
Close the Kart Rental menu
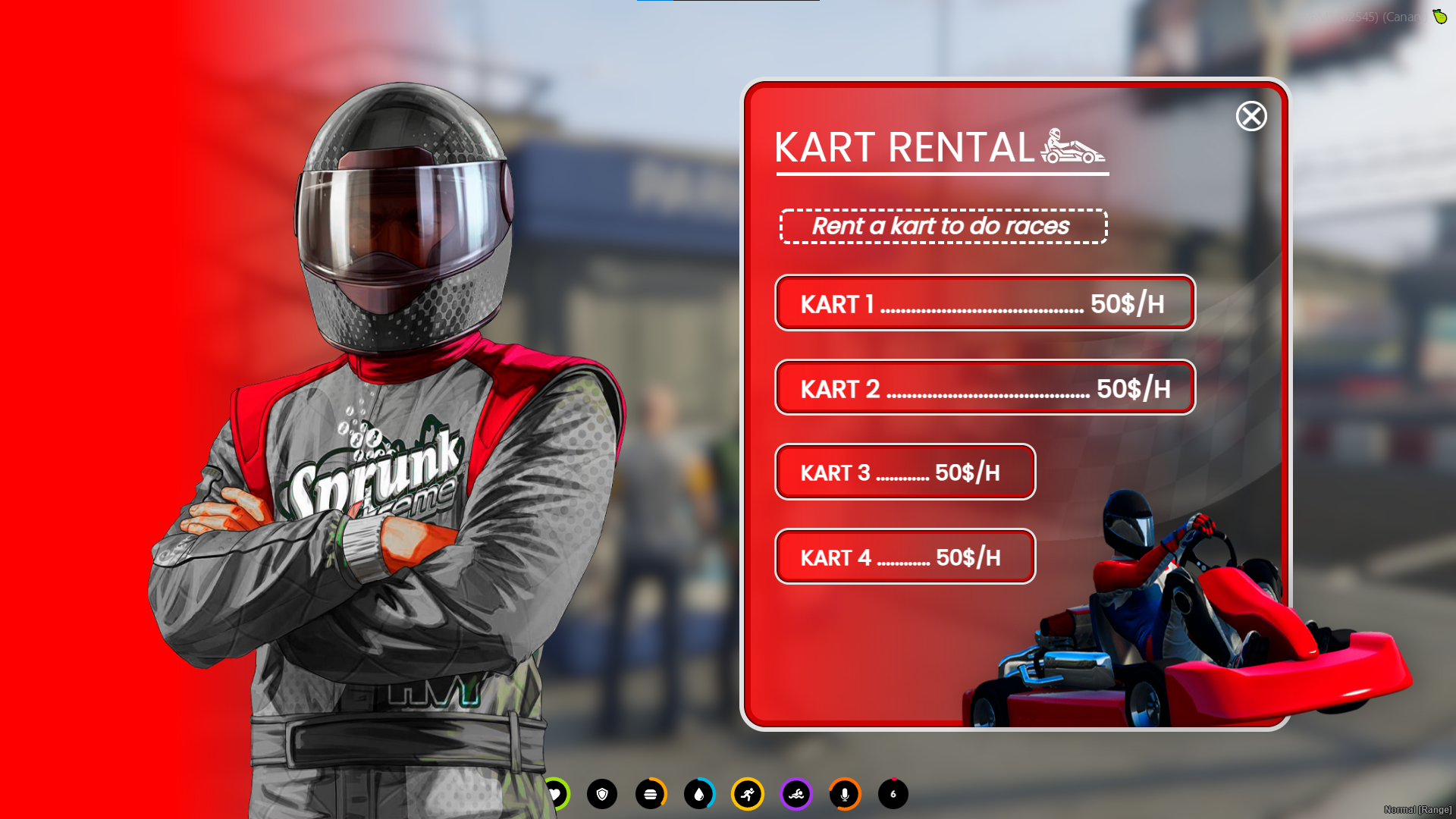[1251, 118]
